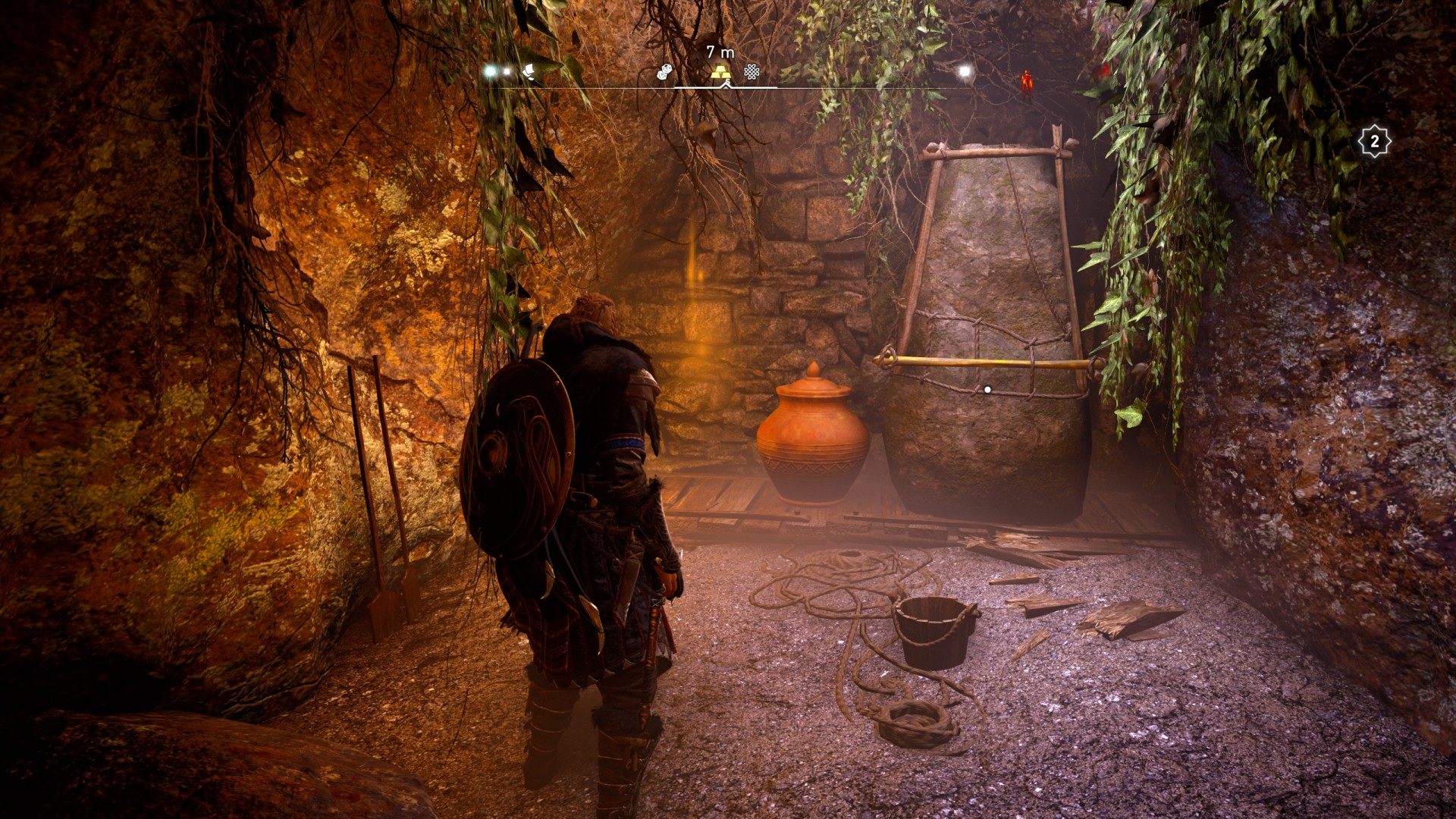Click the red figure compass marker
1456x819 pixels.
click(x=1027, y=79)
